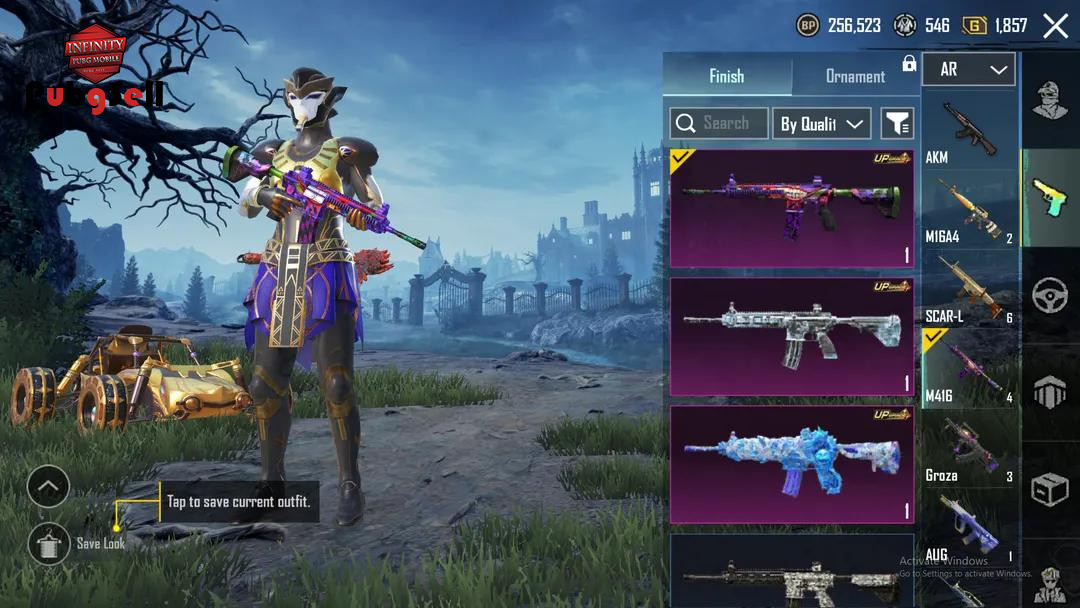The height and width of the screenshot is (608, 1080).
Task: Select the M416 weapon entry
Action: click(969, 369)
